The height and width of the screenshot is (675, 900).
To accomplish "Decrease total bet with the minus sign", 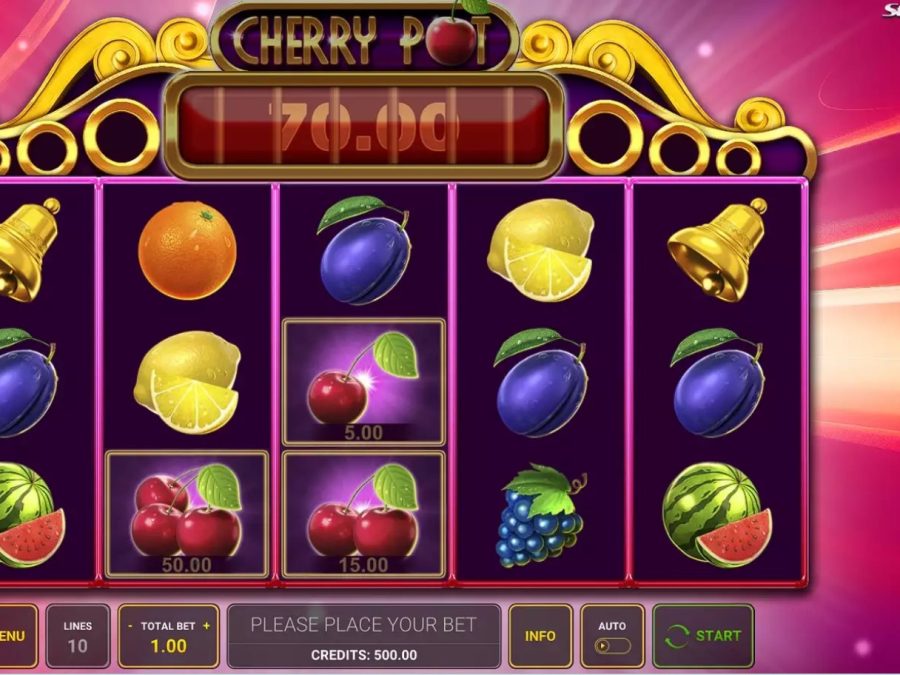I will [x=130, y=626].
